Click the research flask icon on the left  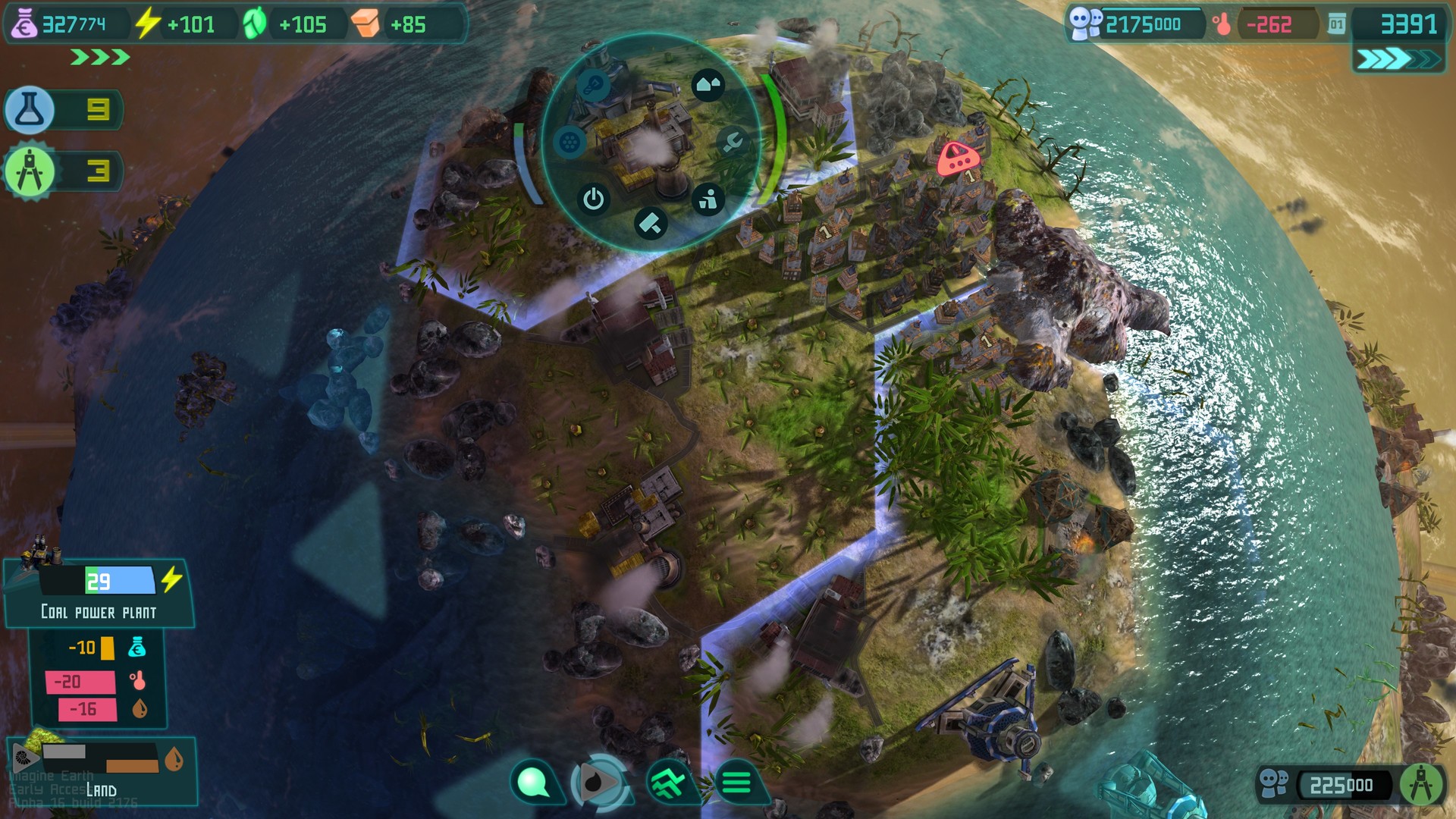[x=28, y=110]
